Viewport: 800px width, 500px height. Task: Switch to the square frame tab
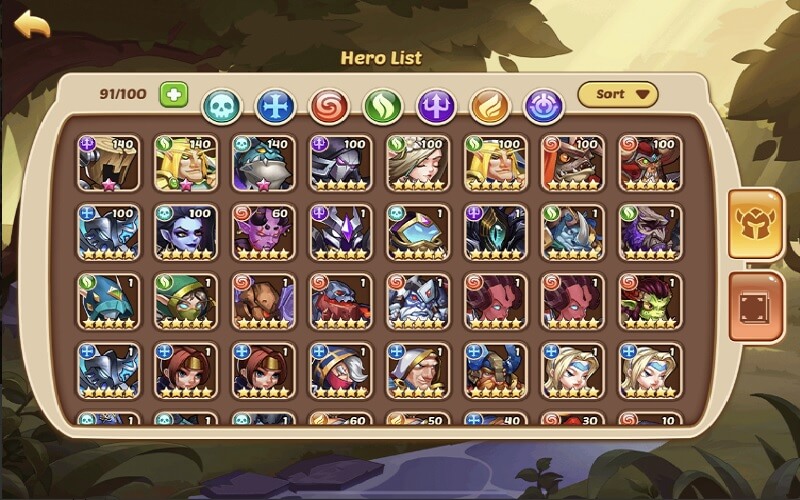pyautogui.click(x=755, y=306)
